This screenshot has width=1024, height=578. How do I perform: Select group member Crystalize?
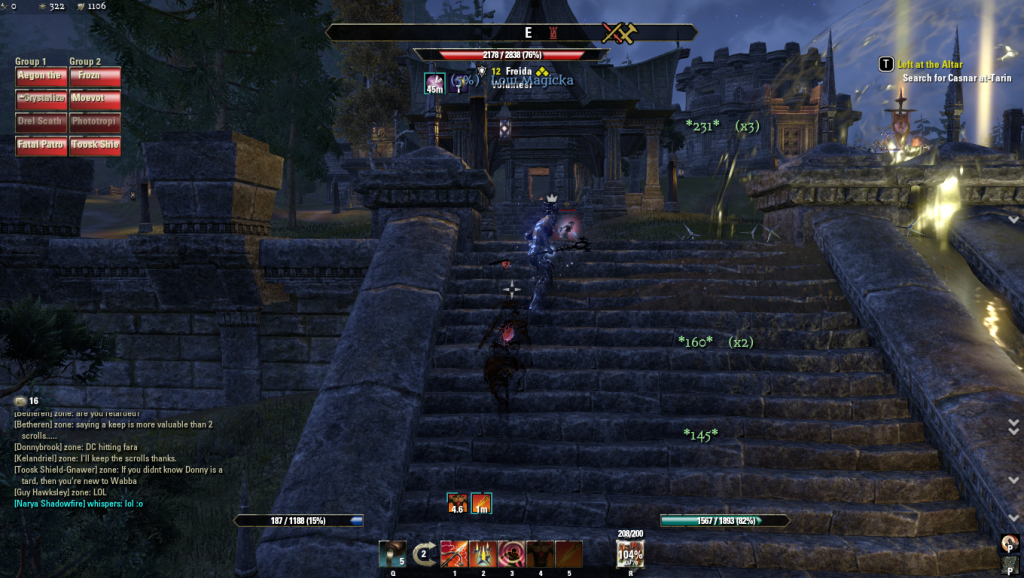pos(40,99)
